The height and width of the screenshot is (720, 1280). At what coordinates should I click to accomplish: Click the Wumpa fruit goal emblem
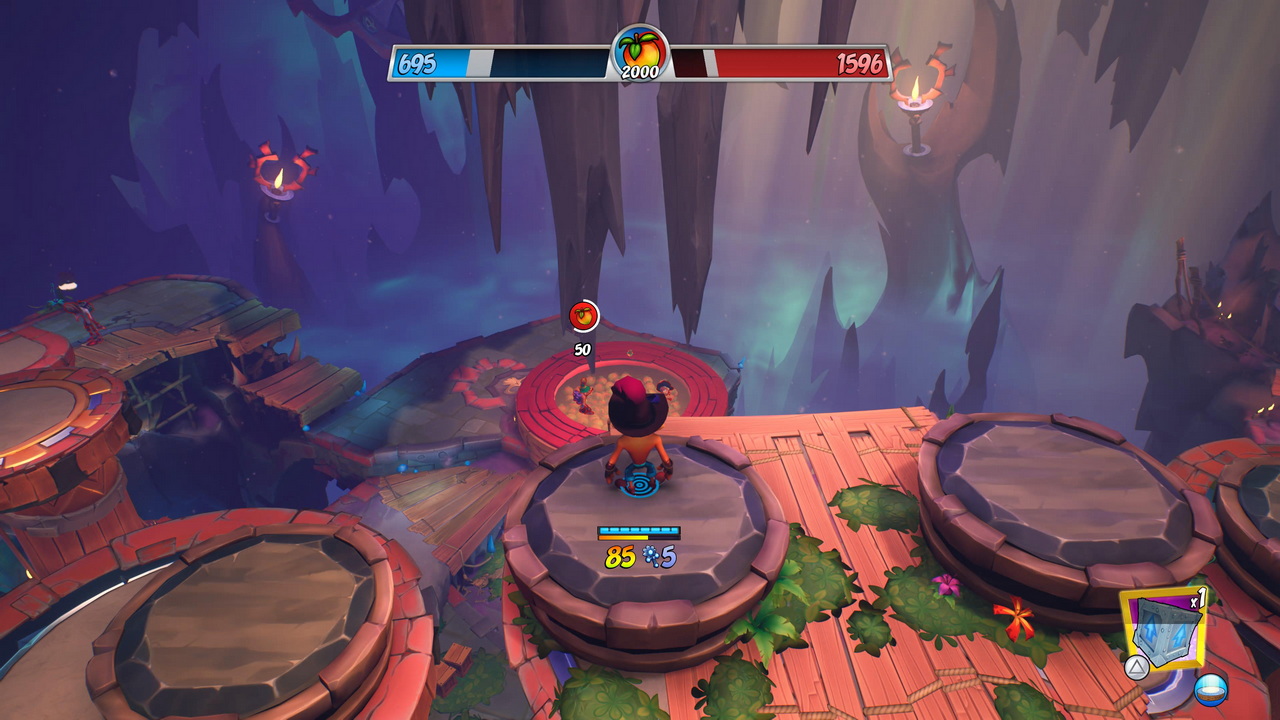tap(640, 52)
